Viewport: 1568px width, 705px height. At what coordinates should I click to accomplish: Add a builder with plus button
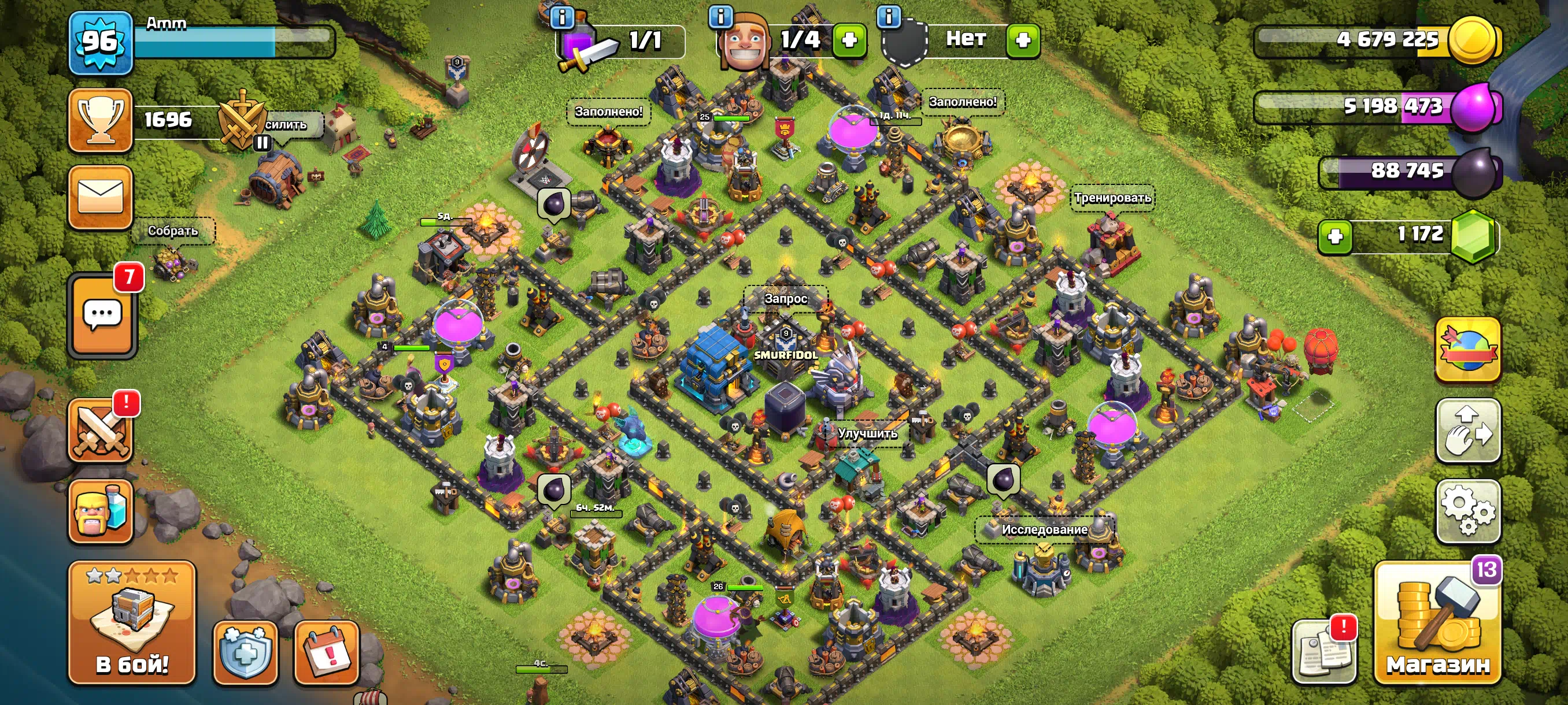click(x=849, y=40)
